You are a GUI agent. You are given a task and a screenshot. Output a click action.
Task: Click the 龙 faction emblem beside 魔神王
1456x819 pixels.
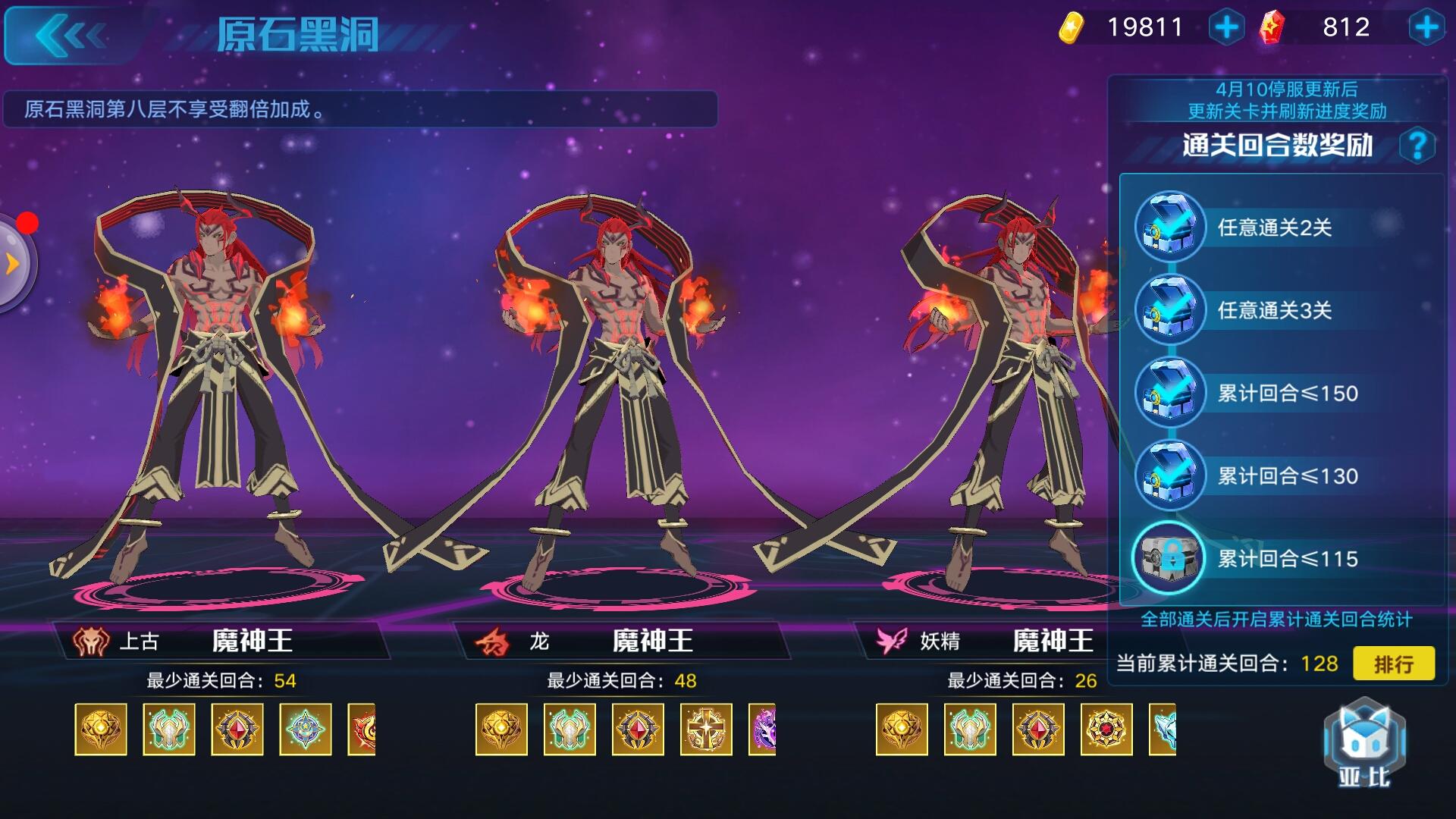pyautogui.click(x=491, y=641)
